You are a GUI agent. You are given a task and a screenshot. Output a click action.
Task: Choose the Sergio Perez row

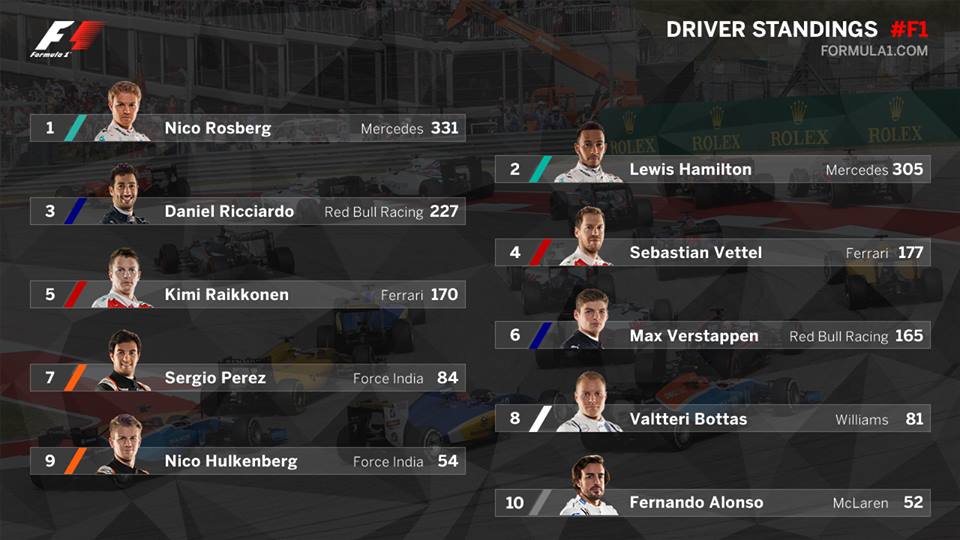[x=247, y=378]
